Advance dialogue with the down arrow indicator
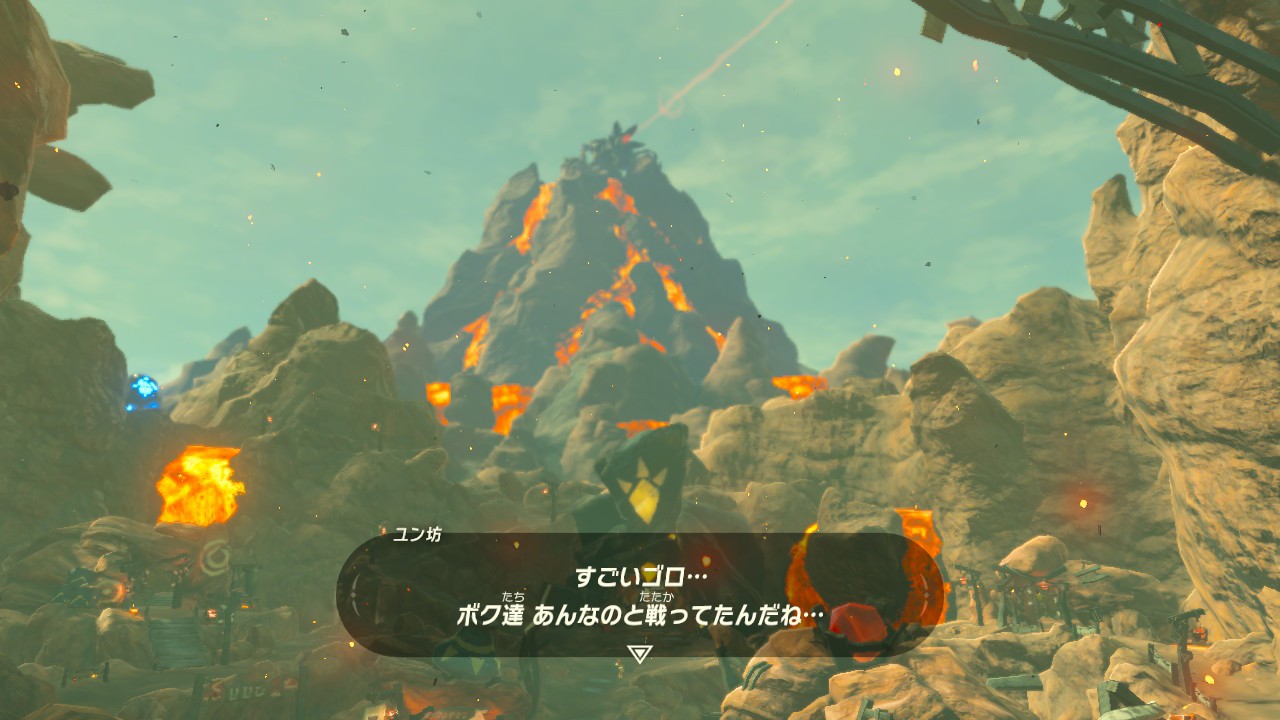The width and height of the screenshot is (1280, 720). (x=639, y=654)
